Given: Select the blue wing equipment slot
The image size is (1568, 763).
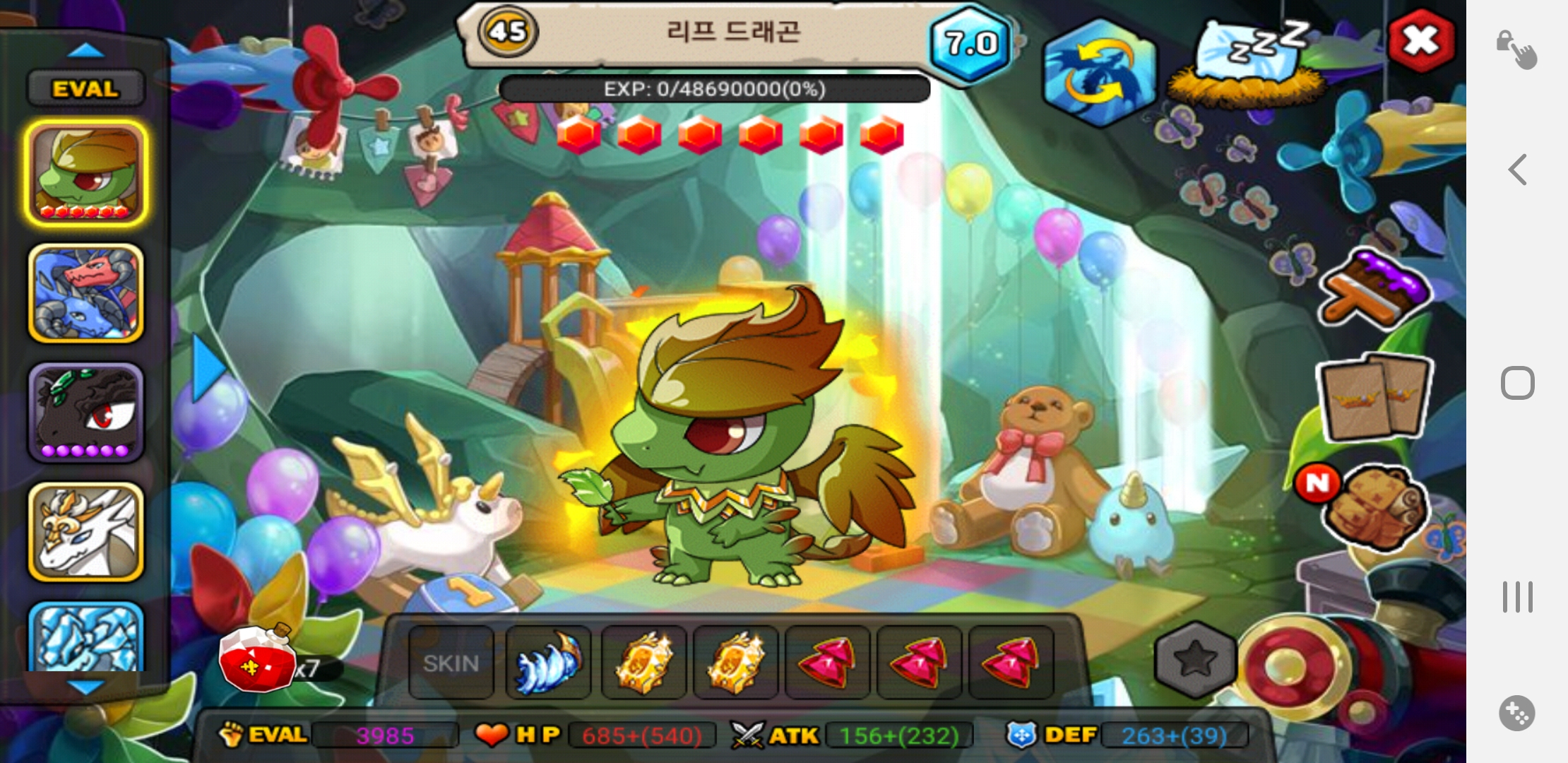Looking at the screenshot, I should 549,663.
